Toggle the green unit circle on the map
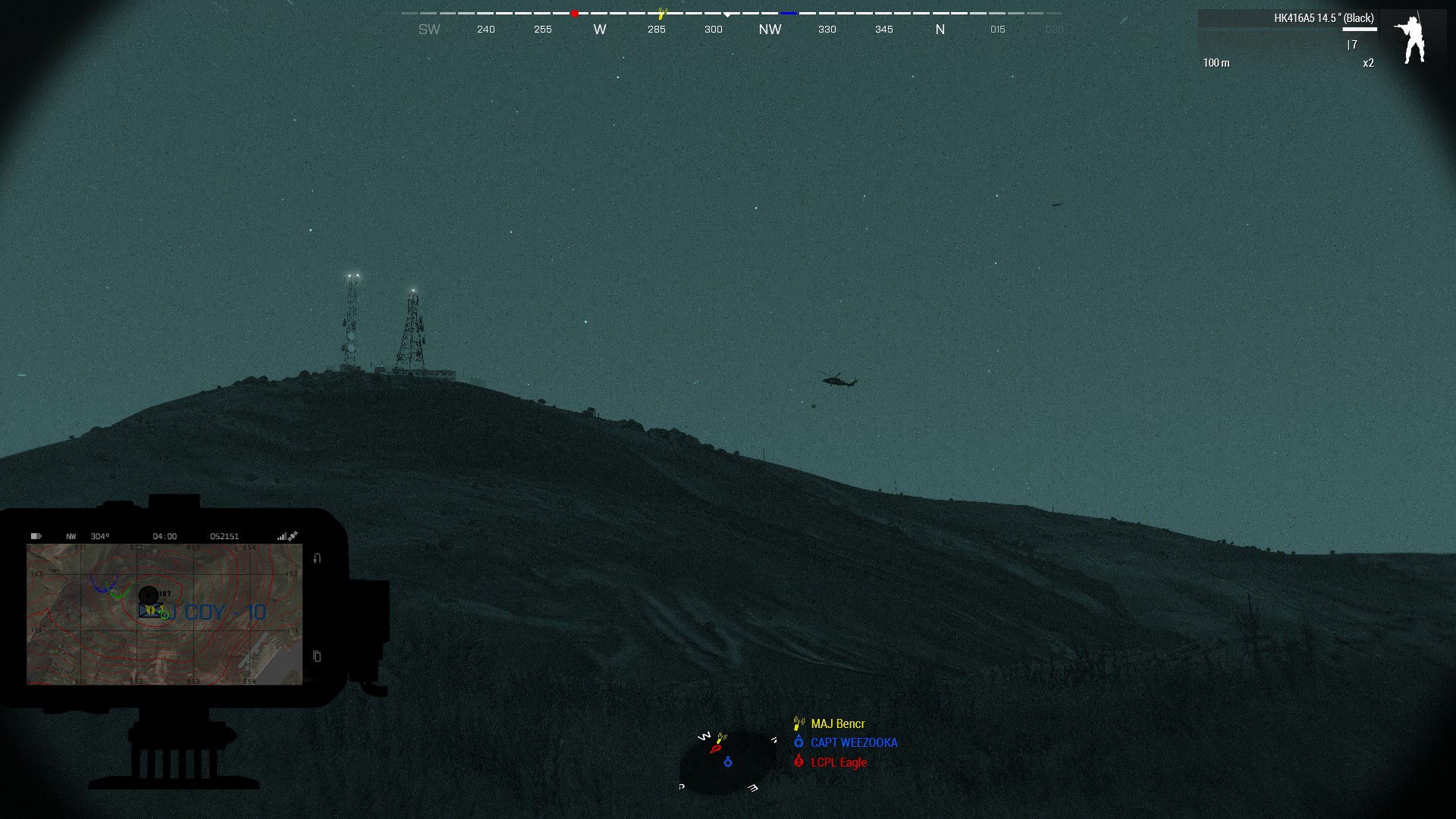Screen dimensions: 1456x819 165,616
